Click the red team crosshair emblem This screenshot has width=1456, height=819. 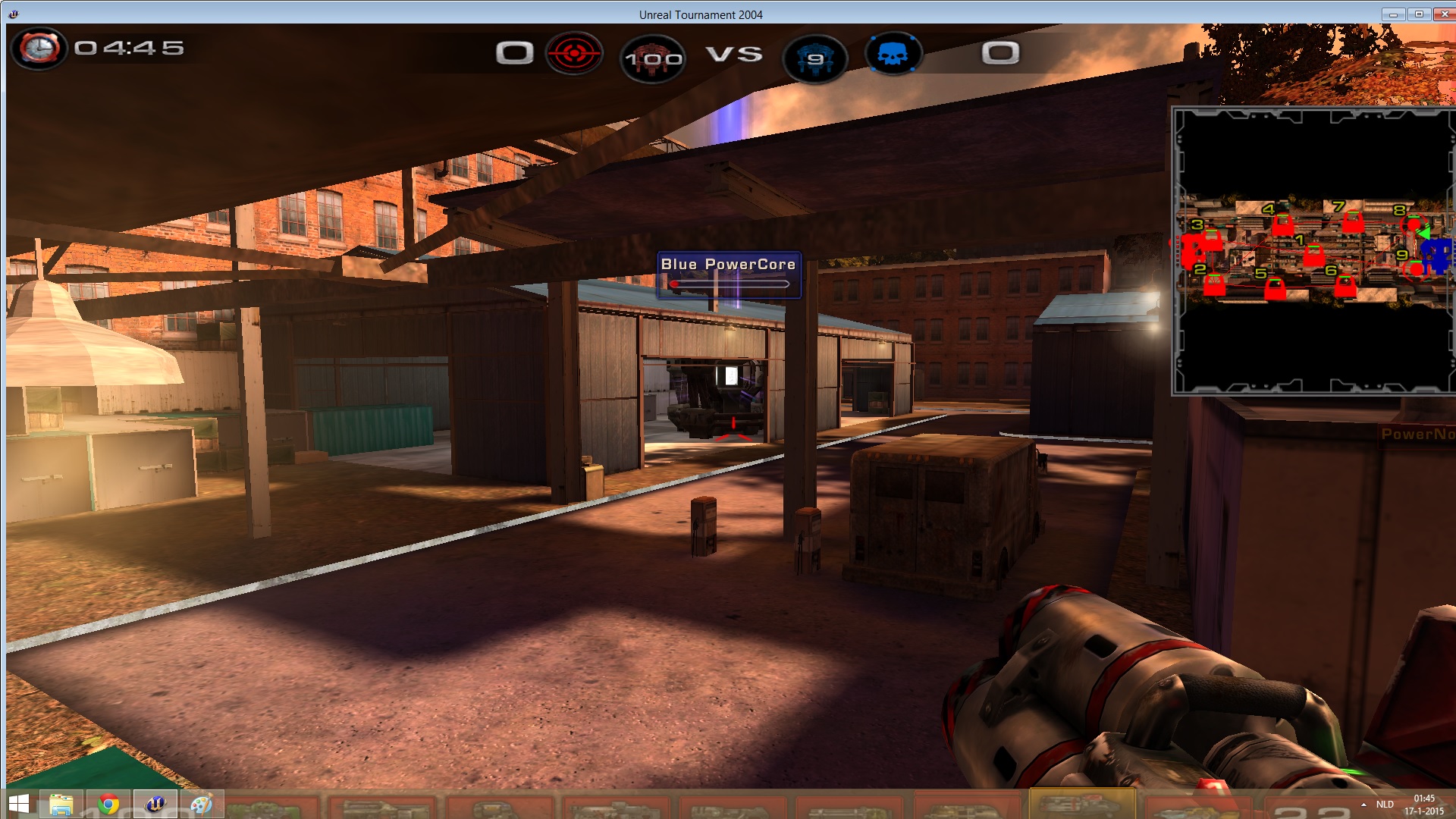click(x=574, y=54)
